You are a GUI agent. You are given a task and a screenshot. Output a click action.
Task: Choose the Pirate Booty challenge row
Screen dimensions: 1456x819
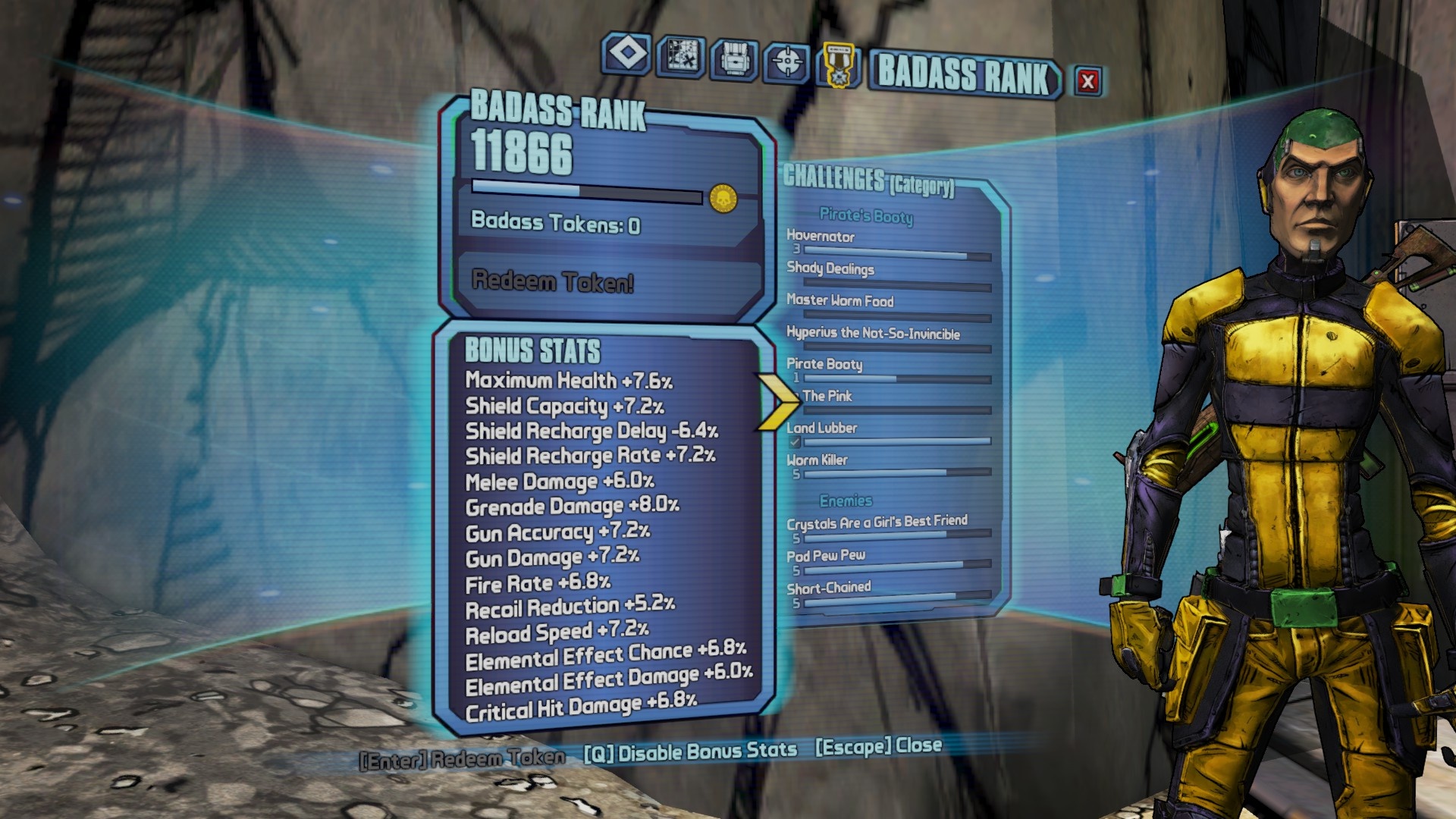tap(887, 370)
